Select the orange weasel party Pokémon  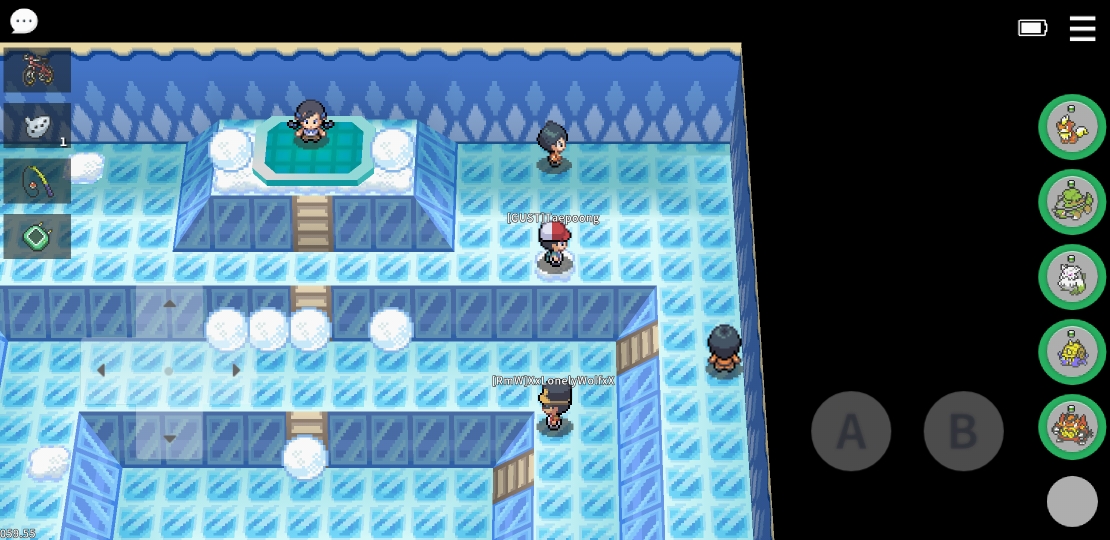(x=1072, y=127)
